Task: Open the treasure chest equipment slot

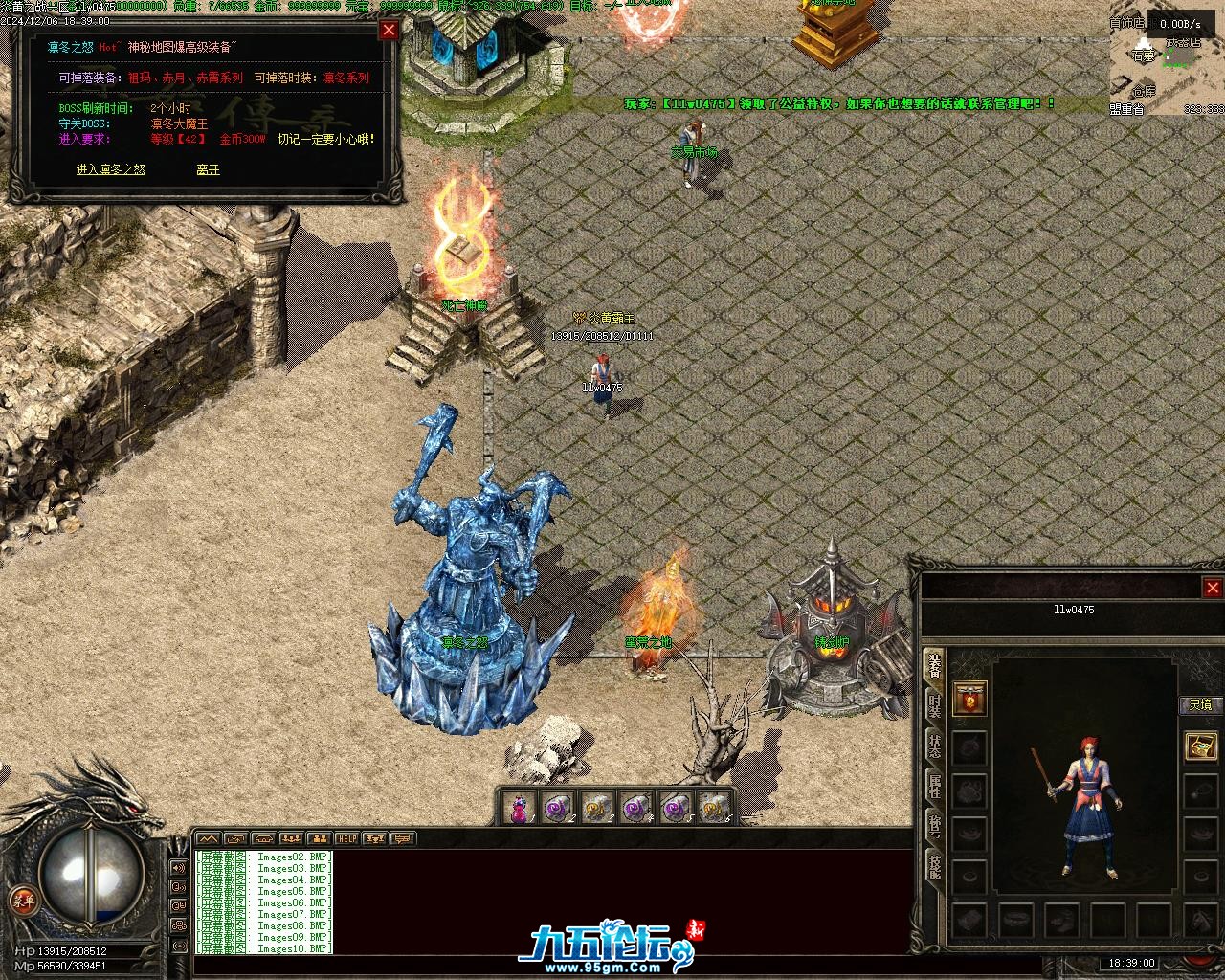Action: pos(1200,746)
